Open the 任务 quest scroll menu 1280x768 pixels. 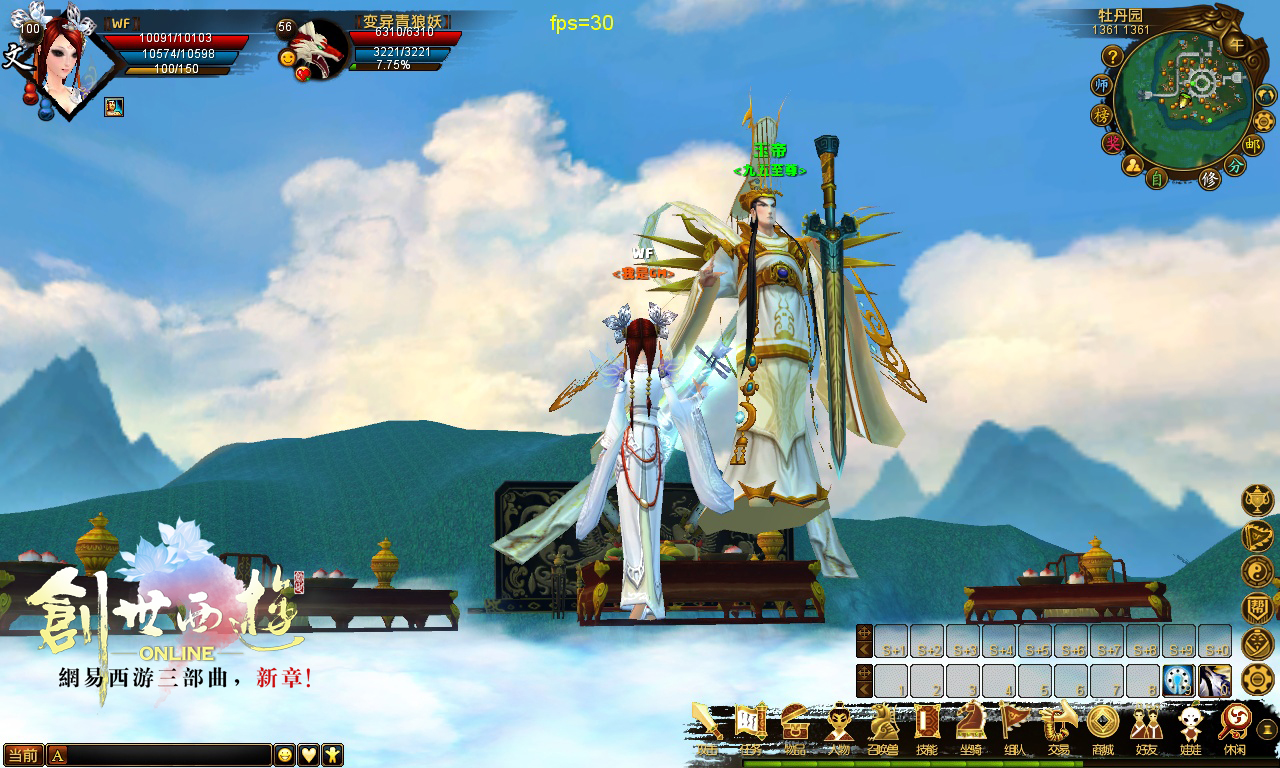pyautogui.click(x=751, y=724)
